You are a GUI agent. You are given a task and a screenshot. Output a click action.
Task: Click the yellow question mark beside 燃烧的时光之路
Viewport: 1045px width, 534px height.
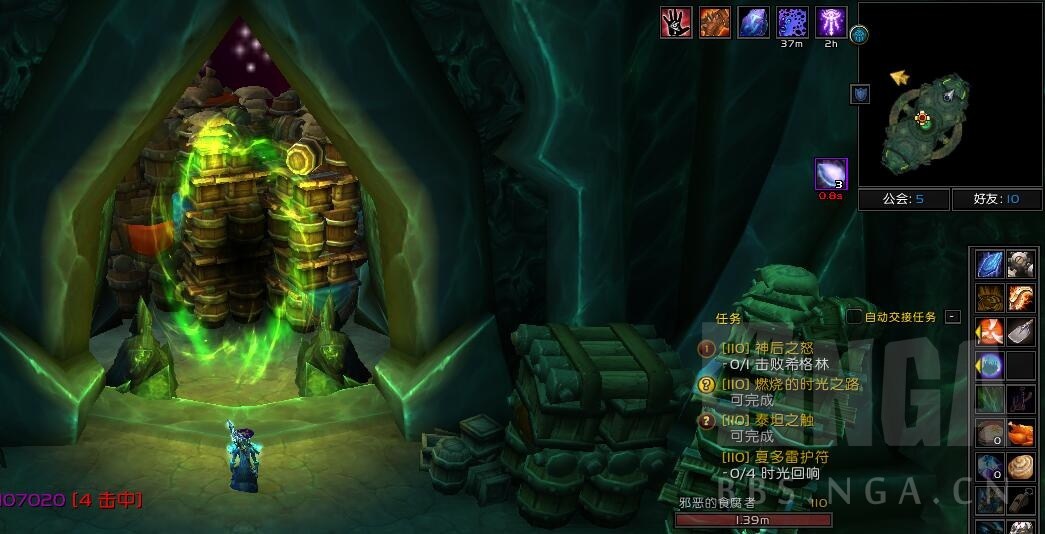[x=705, y=384]
